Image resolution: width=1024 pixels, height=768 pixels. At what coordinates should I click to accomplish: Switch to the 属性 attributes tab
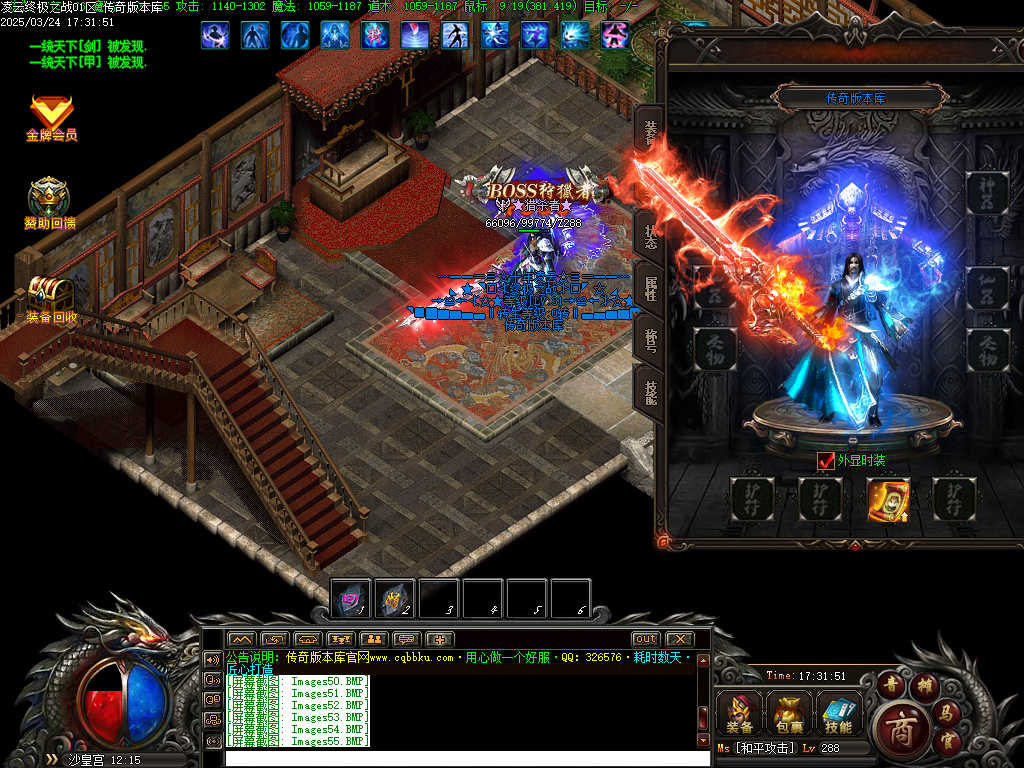651,289
